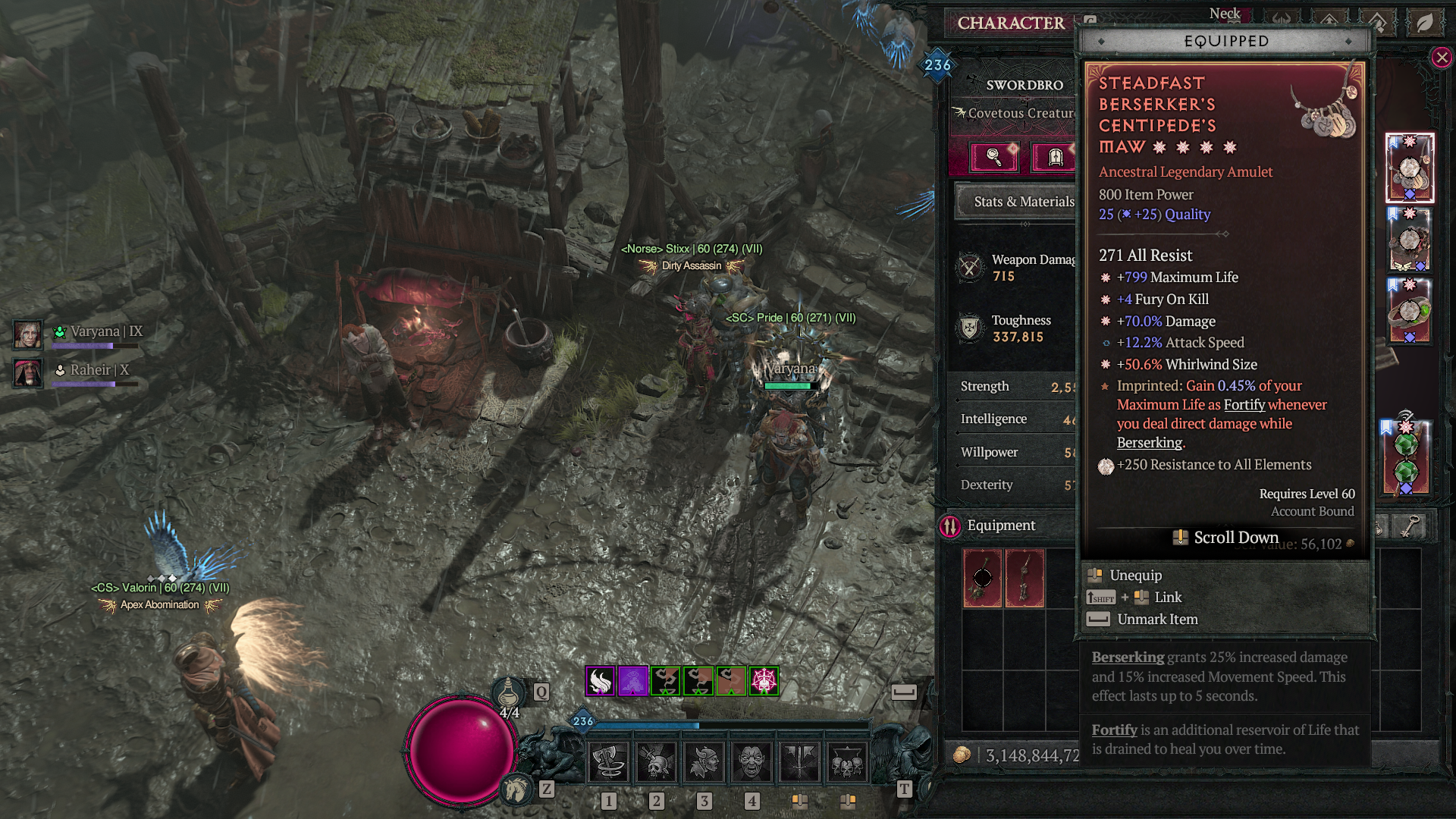Select Varyana's party portrait

click(x=28, y=334)
